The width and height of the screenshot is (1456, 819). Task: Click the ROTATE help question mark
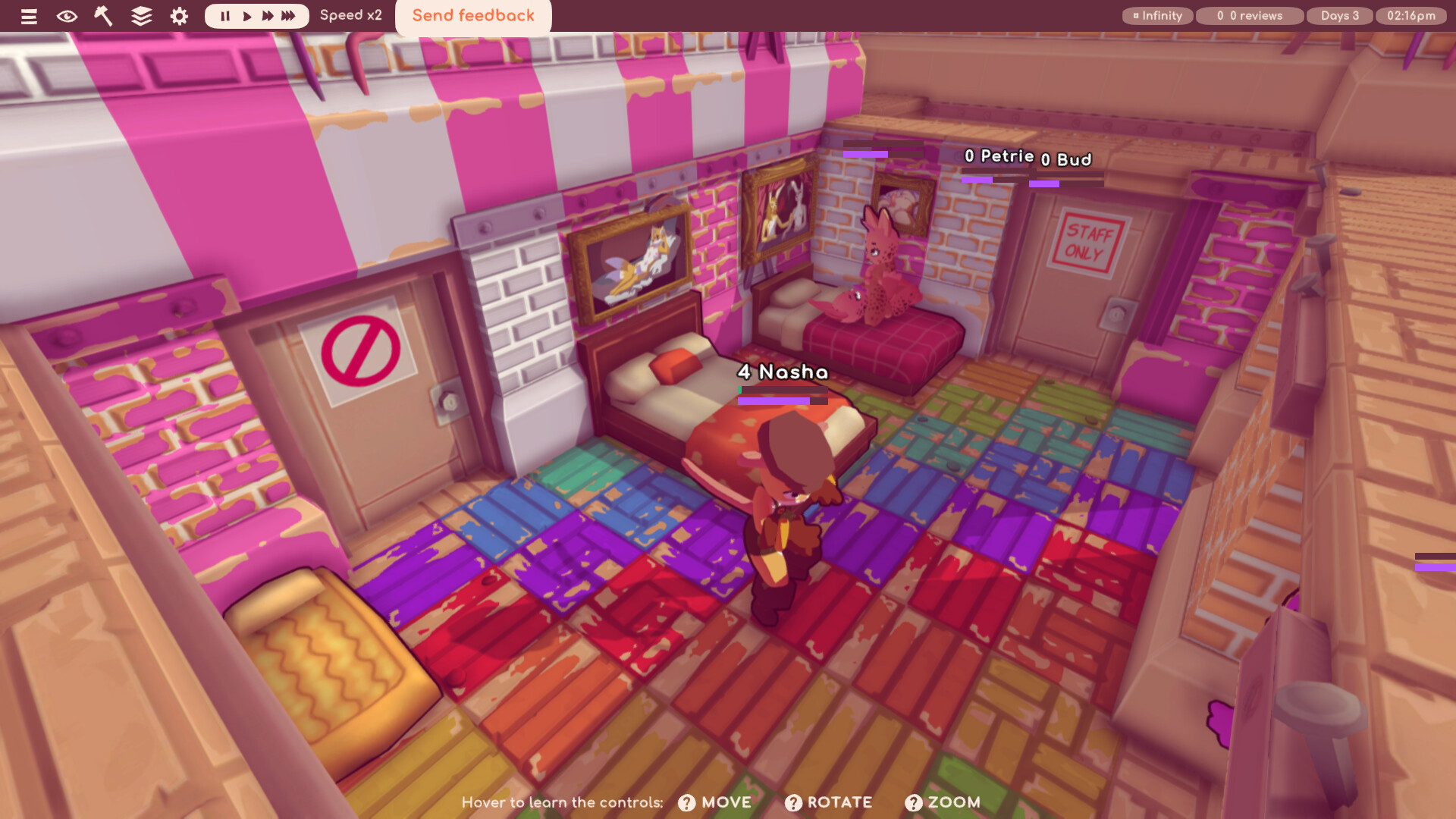[x=794, y=802]
